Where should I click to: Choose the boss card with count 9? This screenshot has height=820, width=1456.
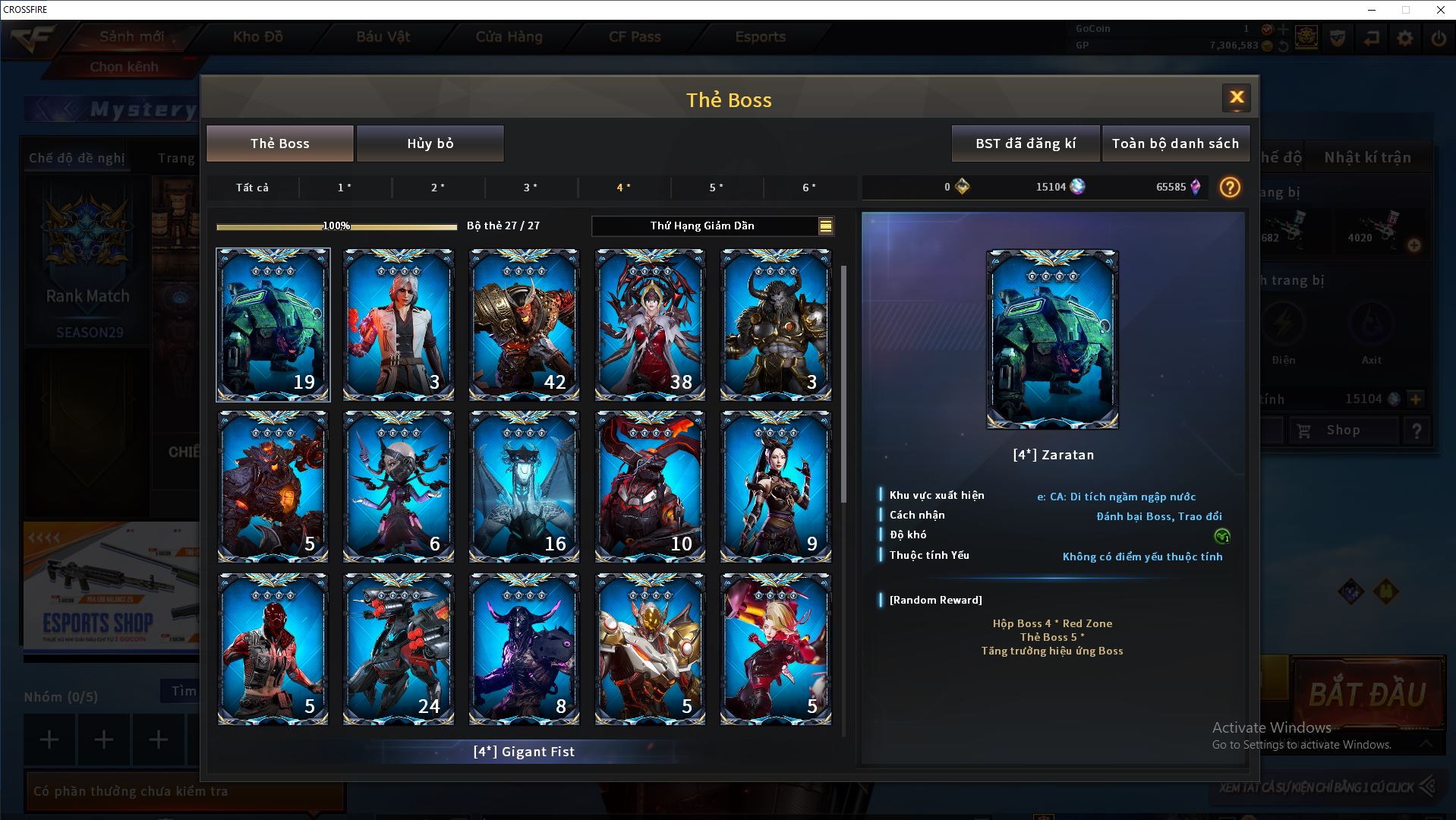point(775,487)
